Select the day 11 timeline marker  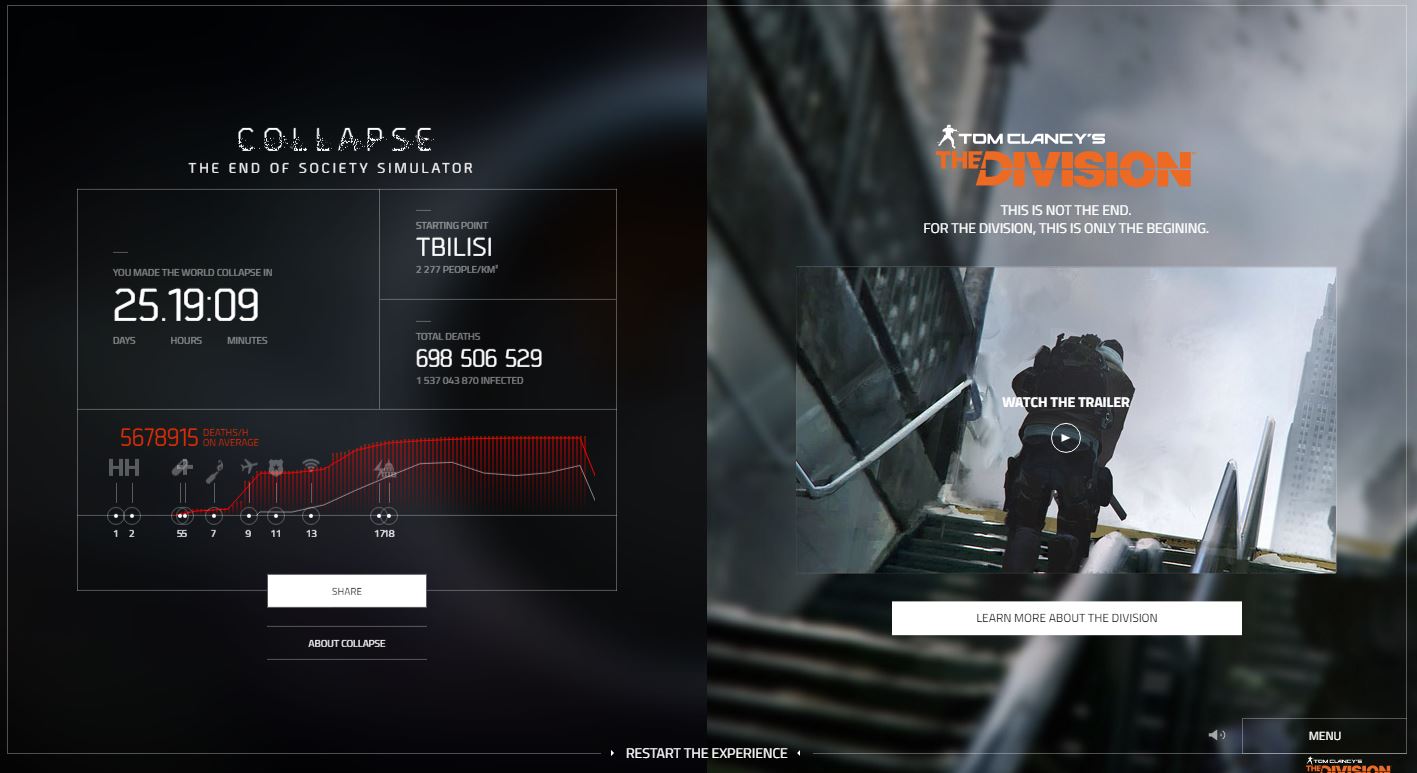click(276, 516)
